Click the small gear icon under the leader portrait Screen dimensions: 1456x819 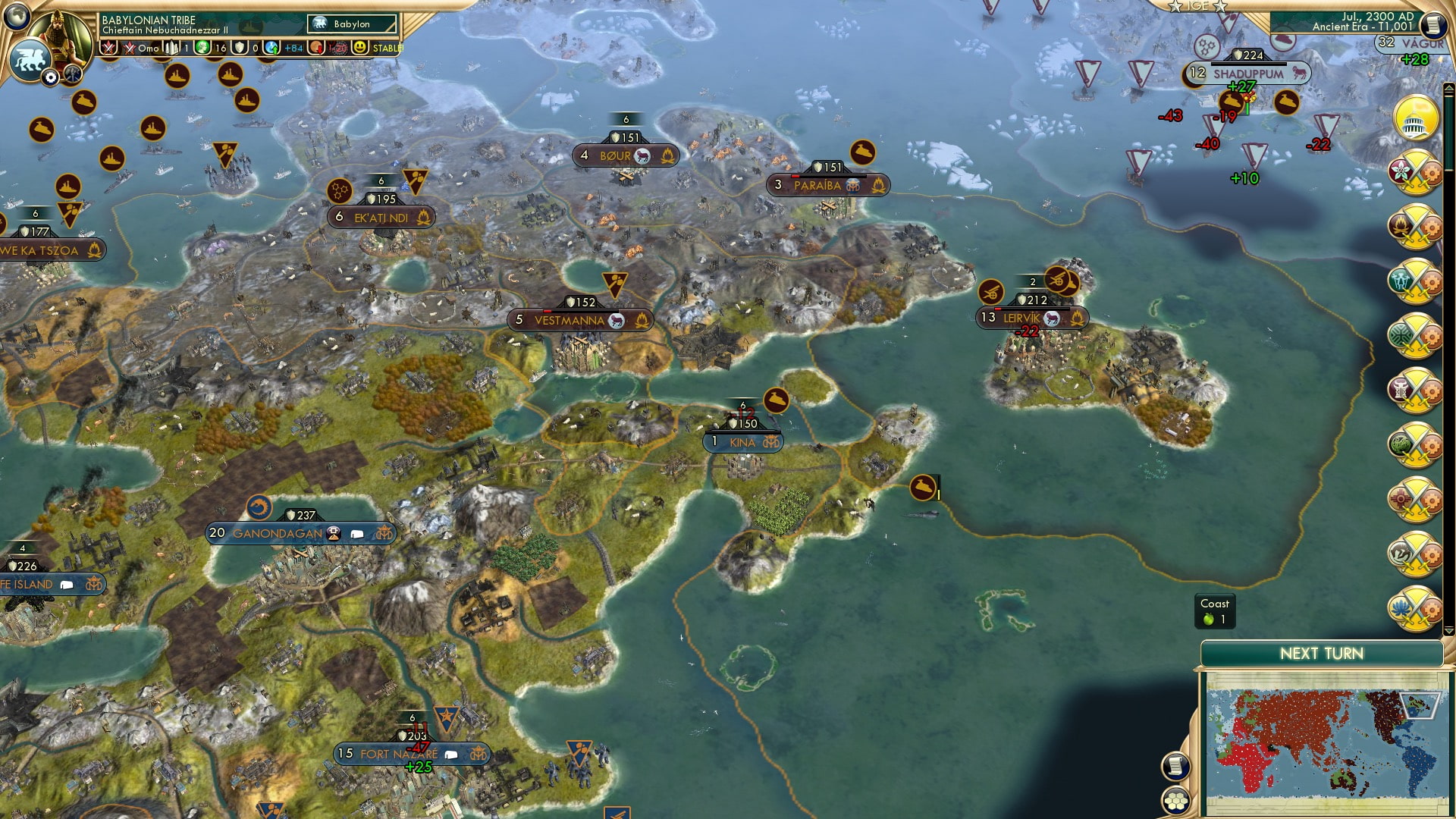pyautogui.click(x=50, y=77)
